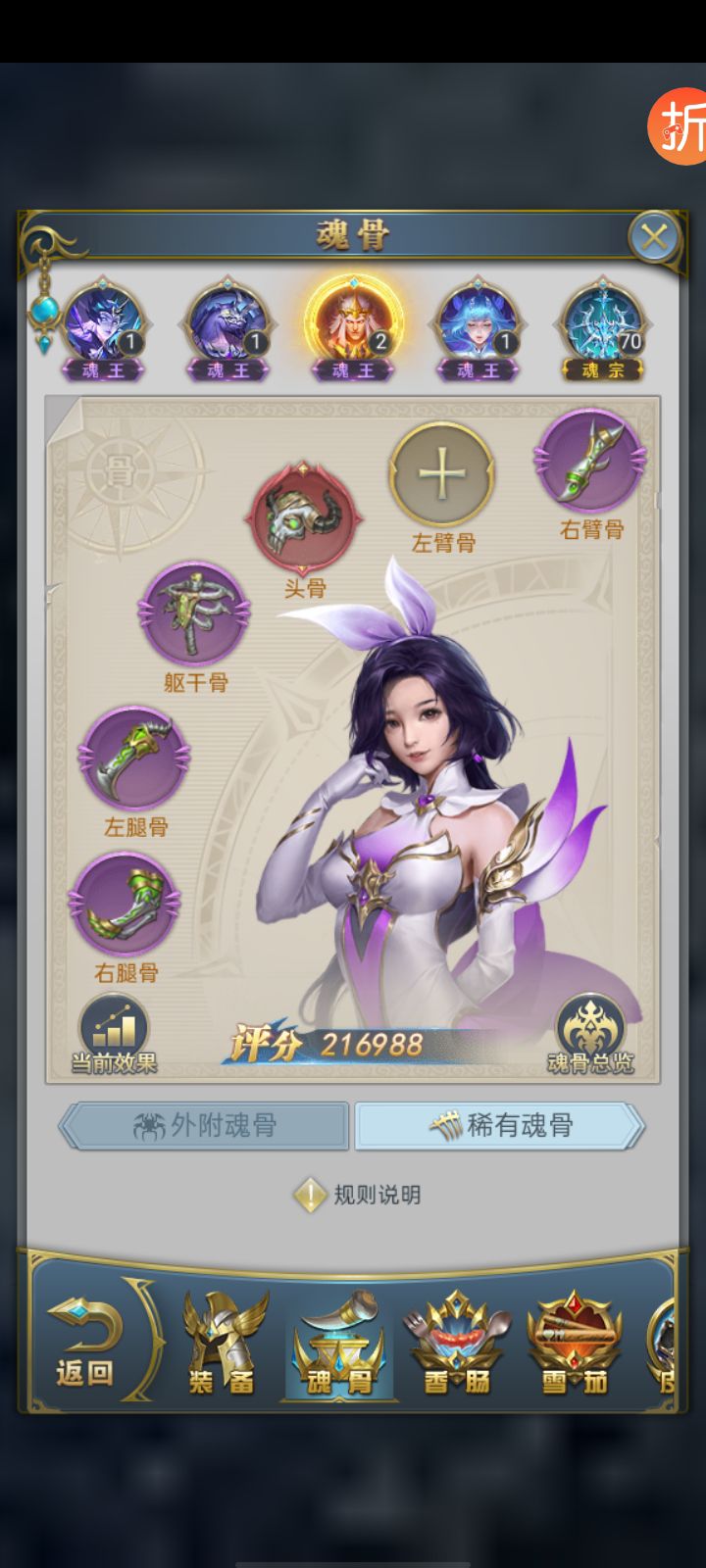Select the 右臂骨 soul bone slot
706x1568 pixels.
click(x=589, y=461)
